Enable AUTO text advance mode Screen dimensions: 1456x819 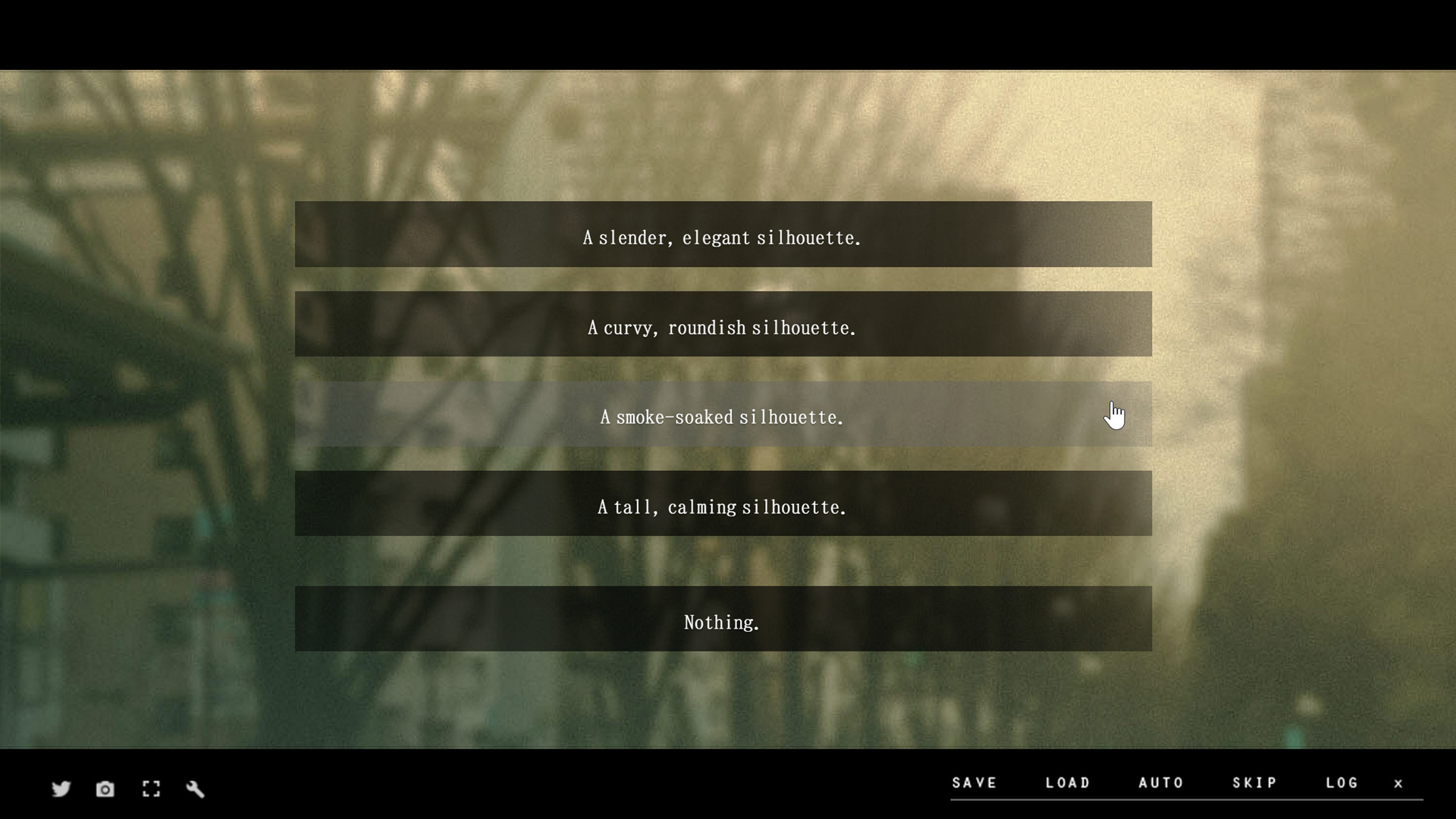(x=1162, y=783)
